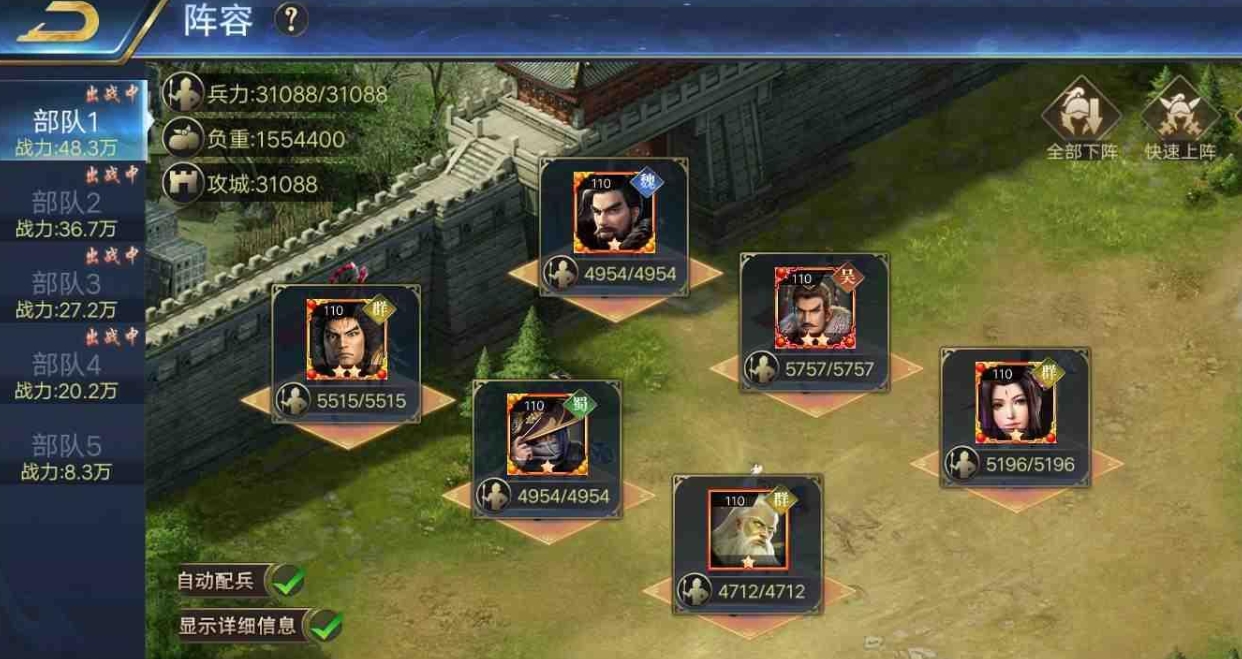Open the 阵容 help question mark
Image resolution: width=1242 pixels, height=659 pixels.
[291, 19]
